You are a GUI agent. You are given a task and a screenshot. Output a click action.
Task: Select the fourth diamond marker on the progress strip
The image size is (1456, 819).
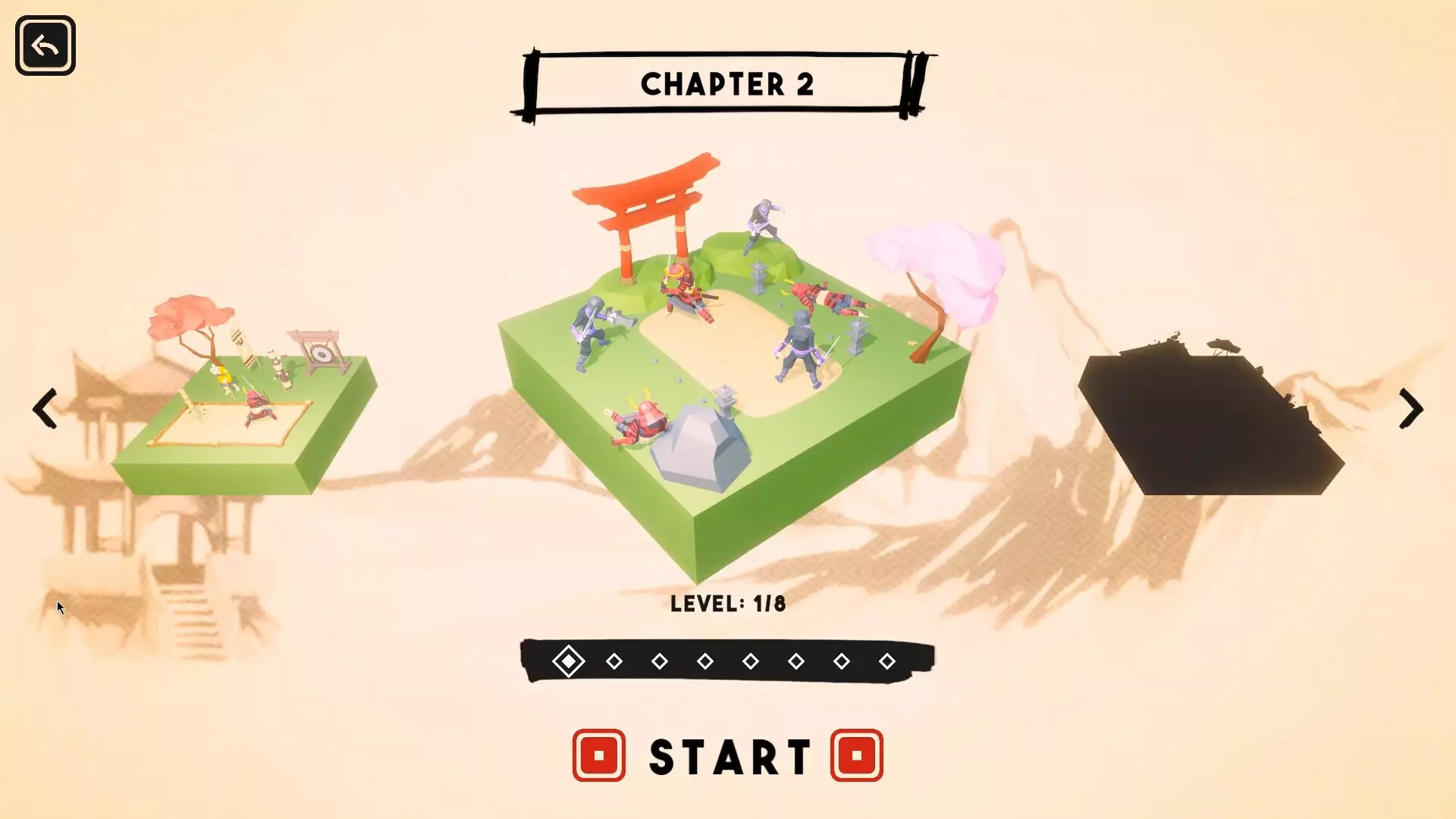(706, 661)
